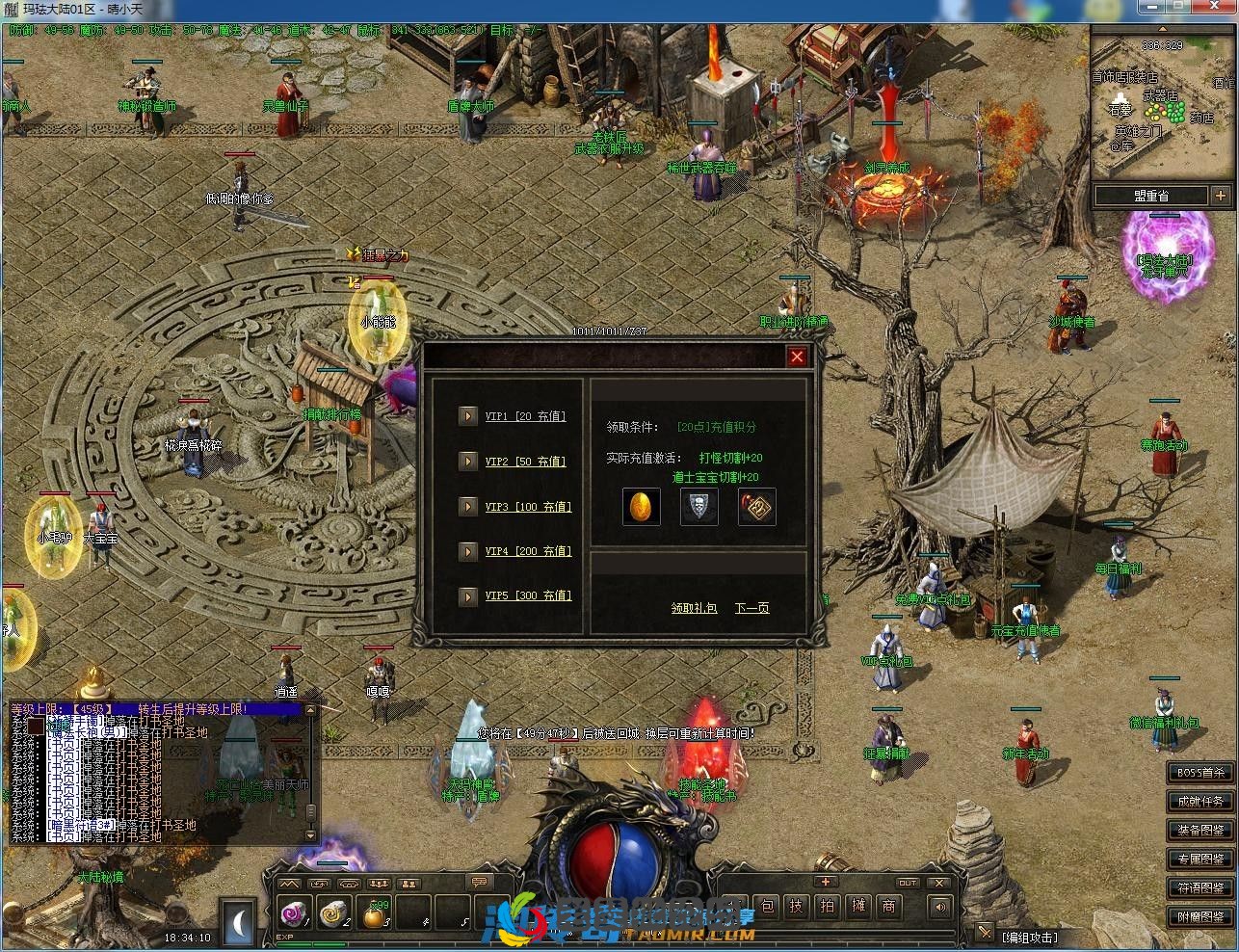This screenshot has height=952, width=1239.
Task: Click the skull shield reward item
Action: click(700, 508)
